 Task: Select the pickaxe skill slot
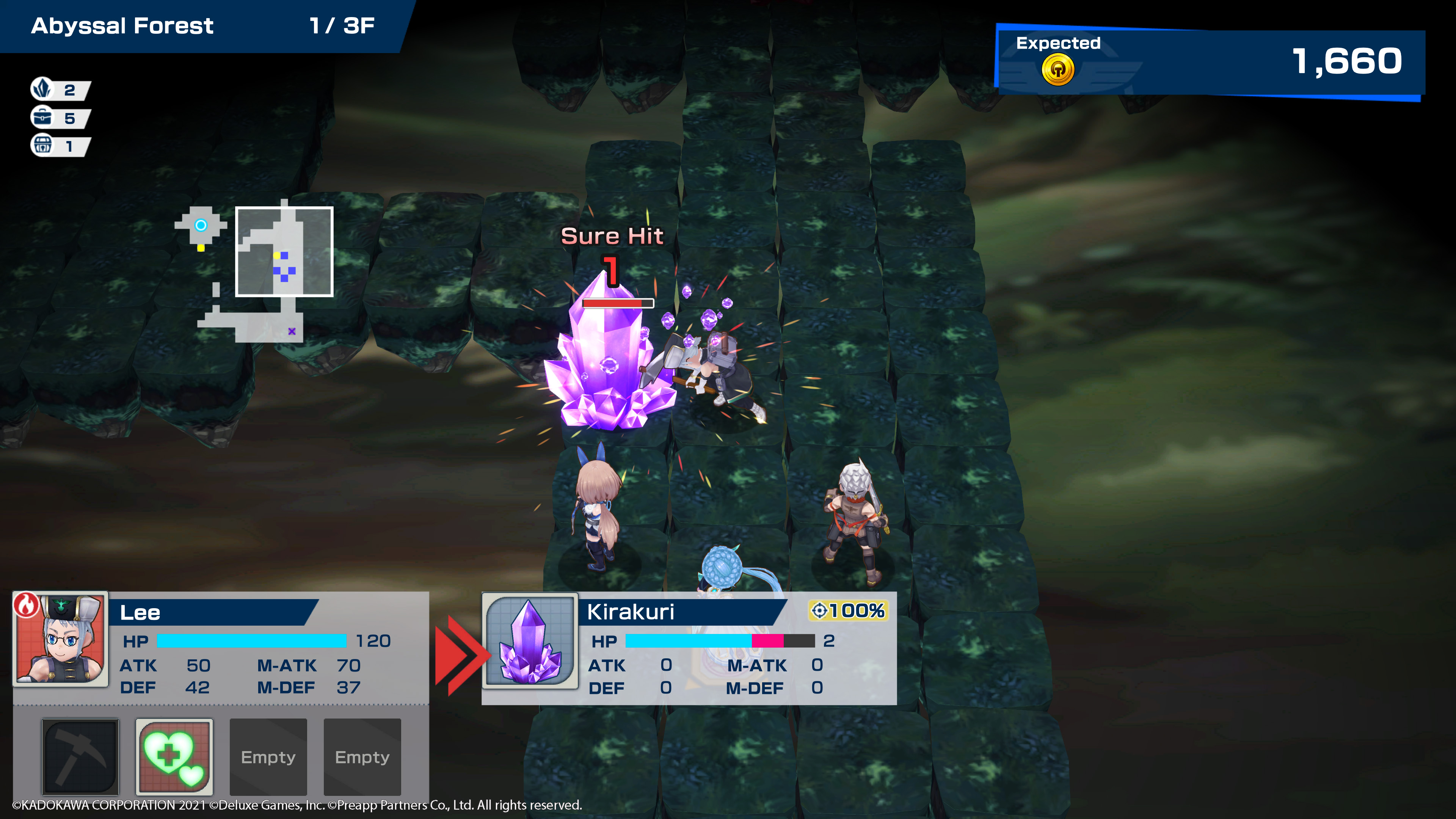pos(80,756)
